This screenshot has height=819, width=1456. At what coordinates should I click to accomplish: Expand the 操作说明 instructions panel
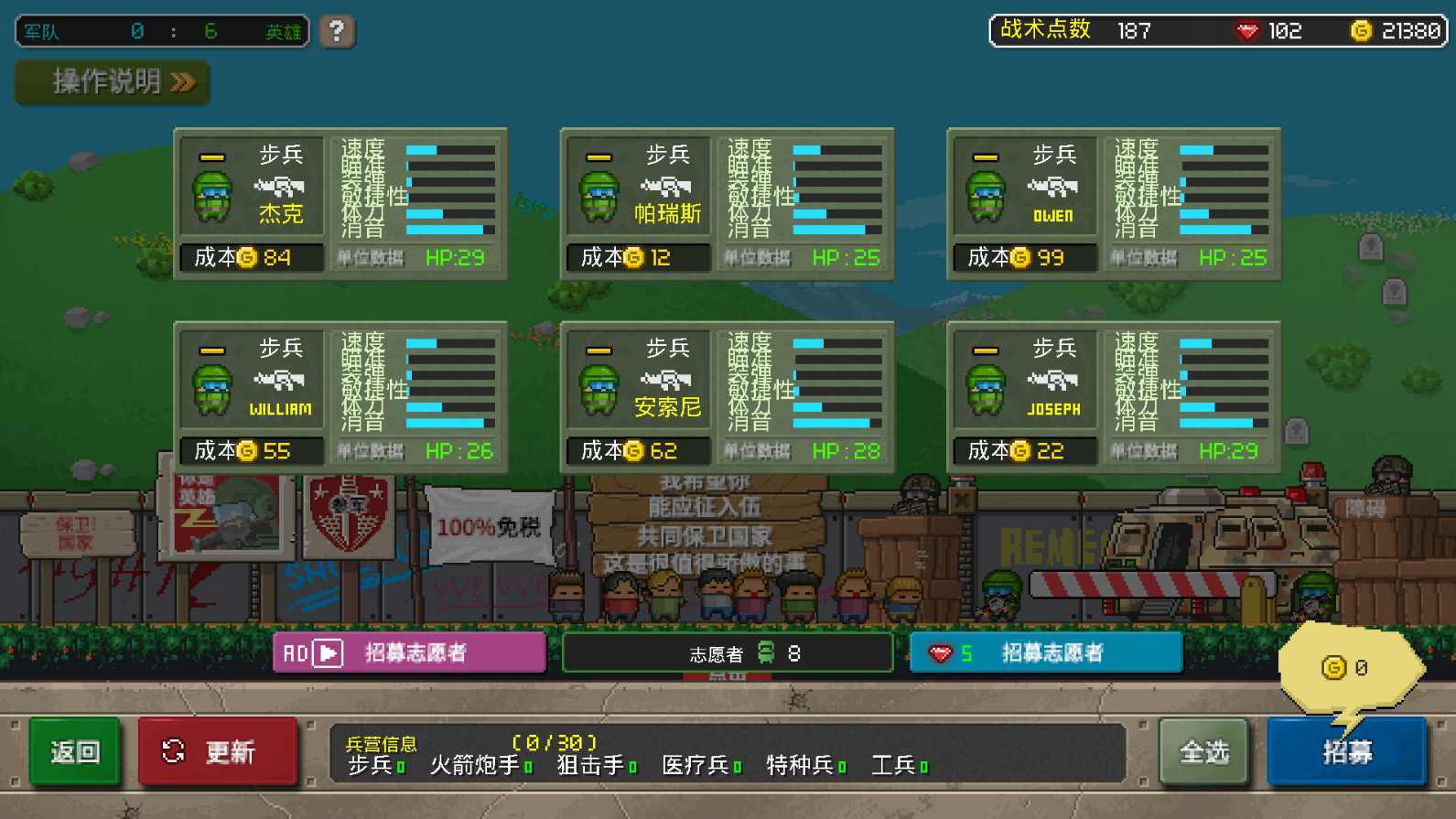(110, 82)
